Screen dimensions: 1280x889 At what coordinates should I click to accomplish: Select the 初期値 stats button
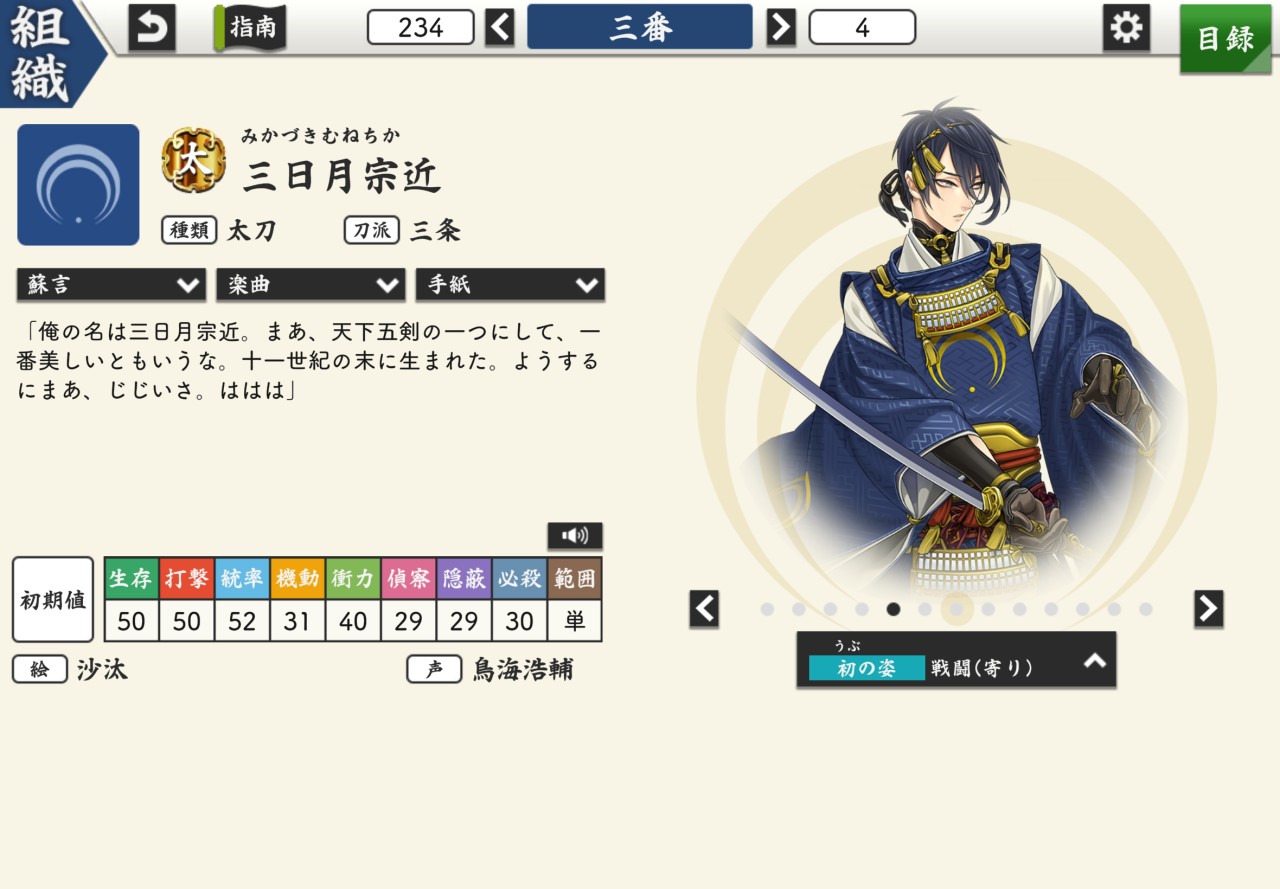53,600
